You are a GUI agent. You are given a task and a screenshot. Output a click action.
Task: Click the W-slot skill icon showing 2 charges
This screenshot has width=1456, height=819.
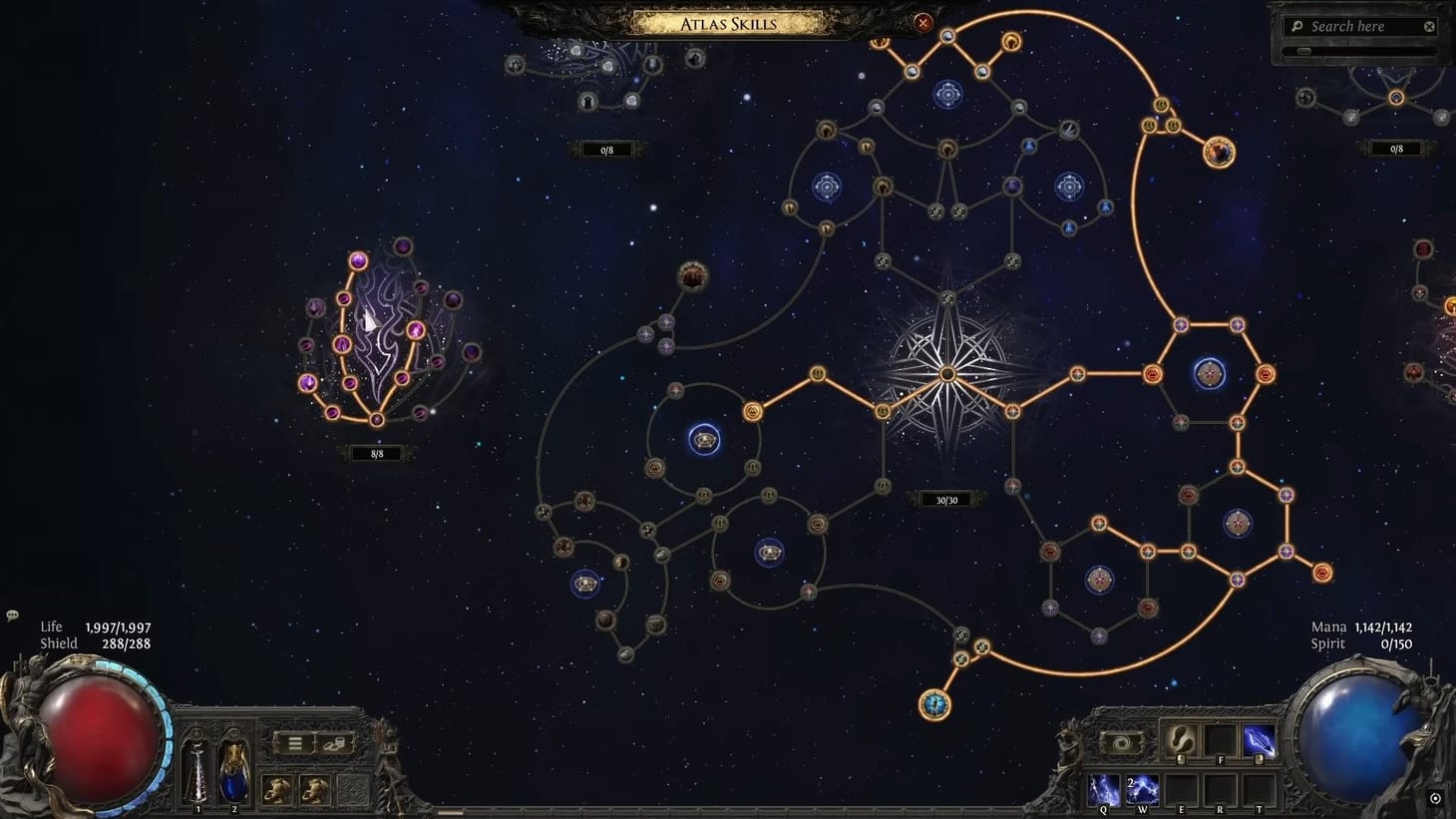click(x=1142, y=789)
